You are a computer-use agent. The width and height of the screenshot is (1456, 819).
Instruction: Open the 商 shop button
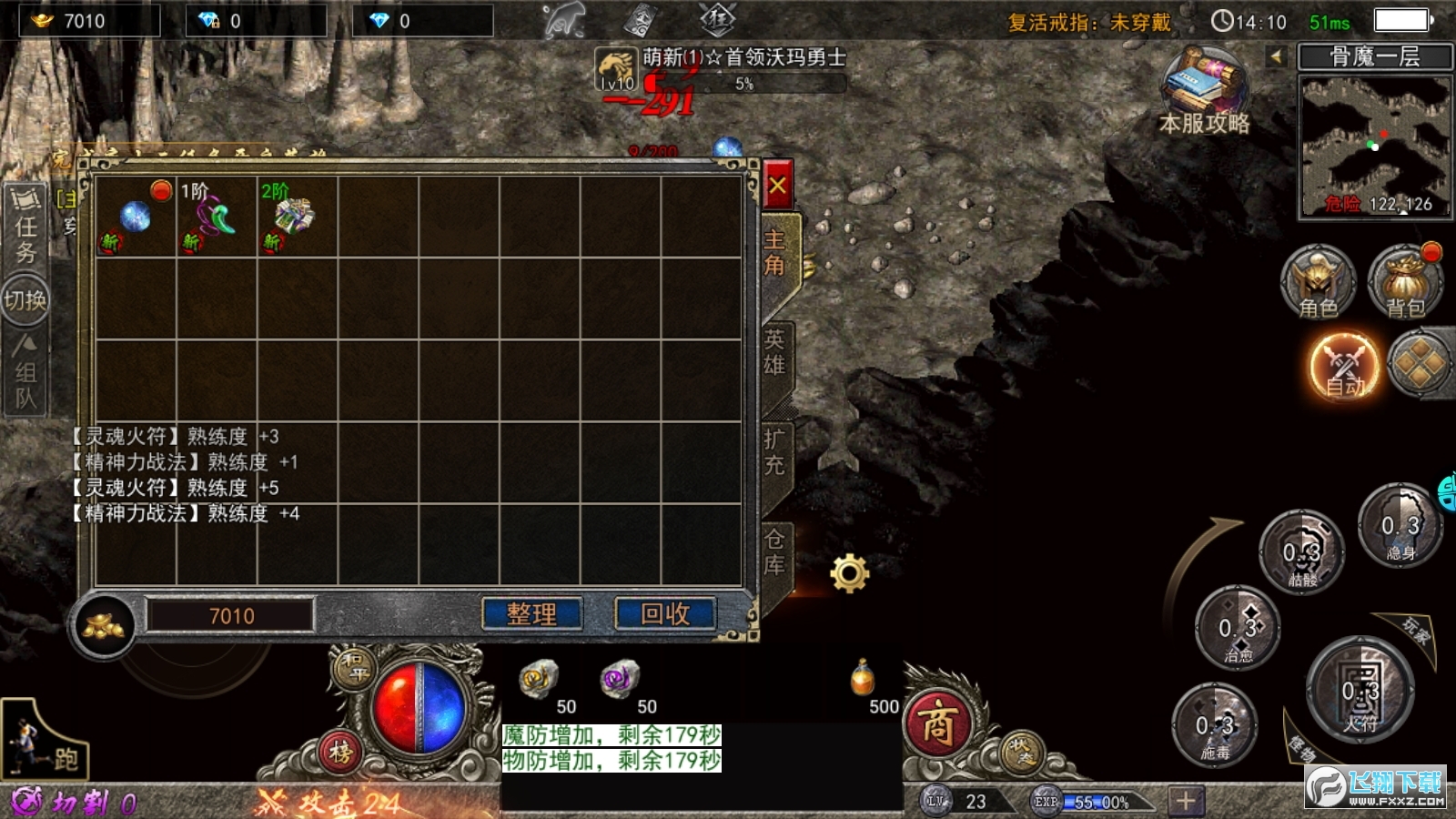coord(937,725)
